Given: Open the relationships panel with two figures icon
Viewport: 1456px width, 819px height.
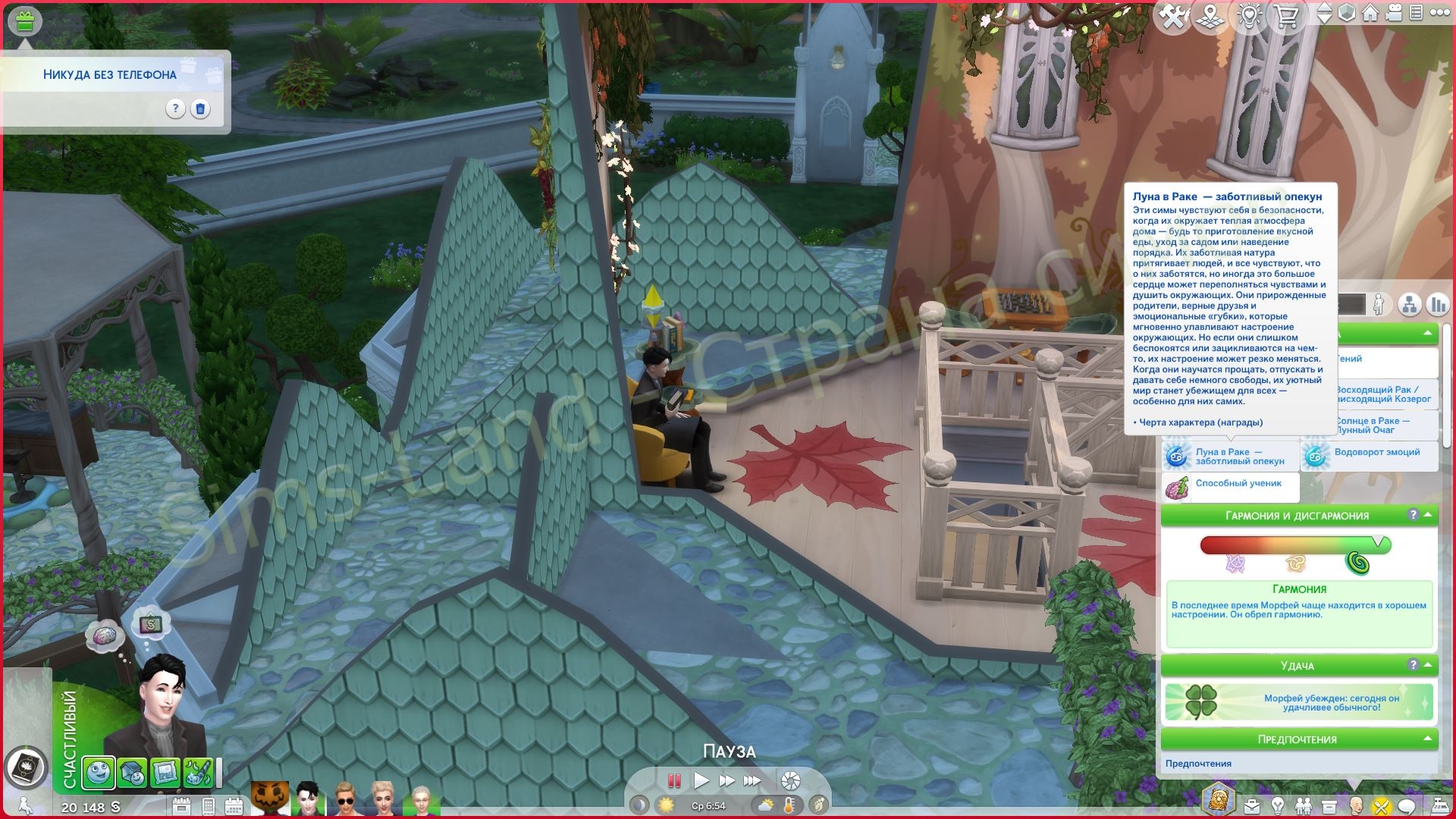Looking at the screenshot, I should 1304,805.
